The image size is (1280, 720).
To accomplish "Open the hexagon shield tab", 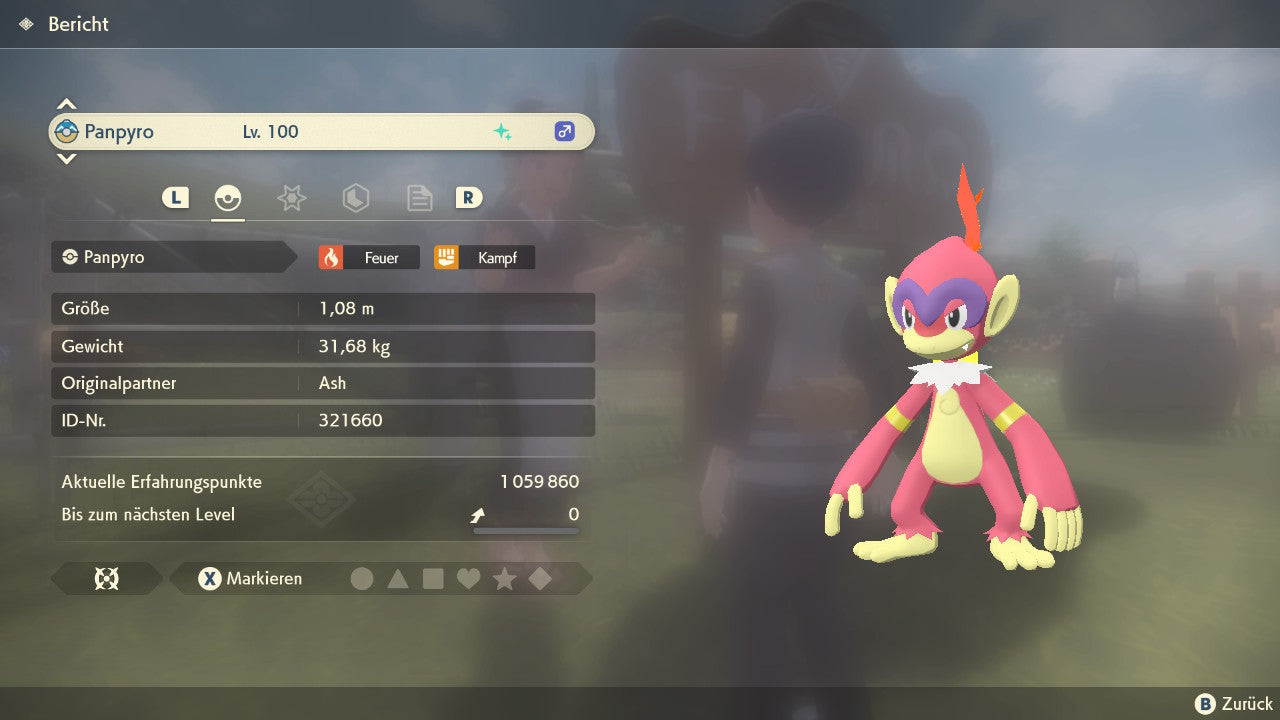I will [x=355, y=198].
